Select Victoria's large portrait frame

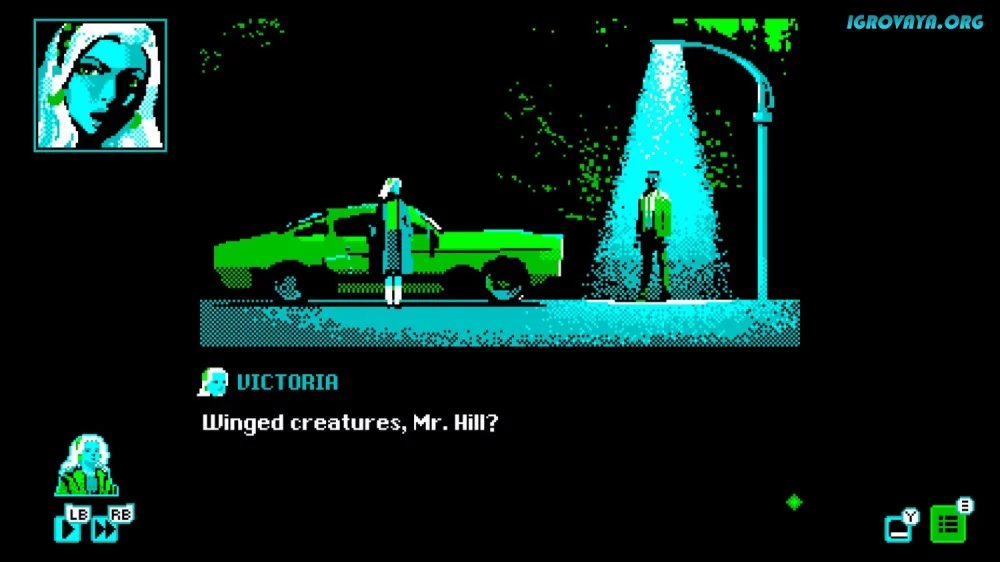pos(100,85)
